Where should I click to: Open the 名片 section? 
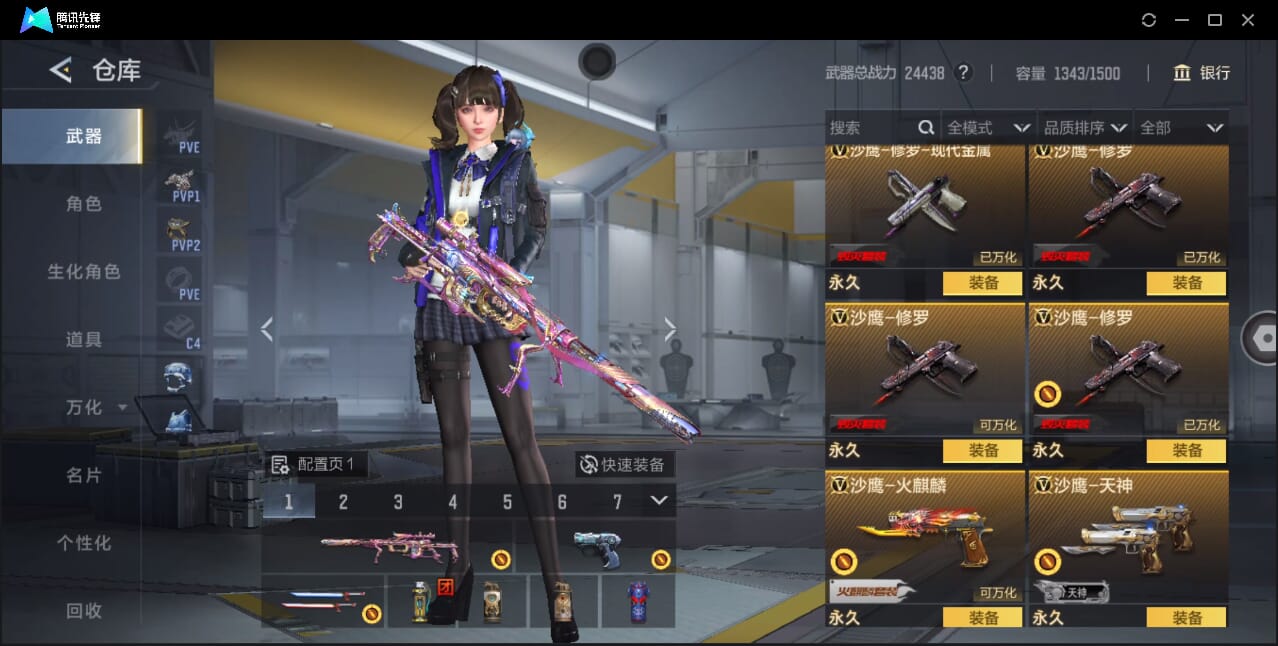84,475
